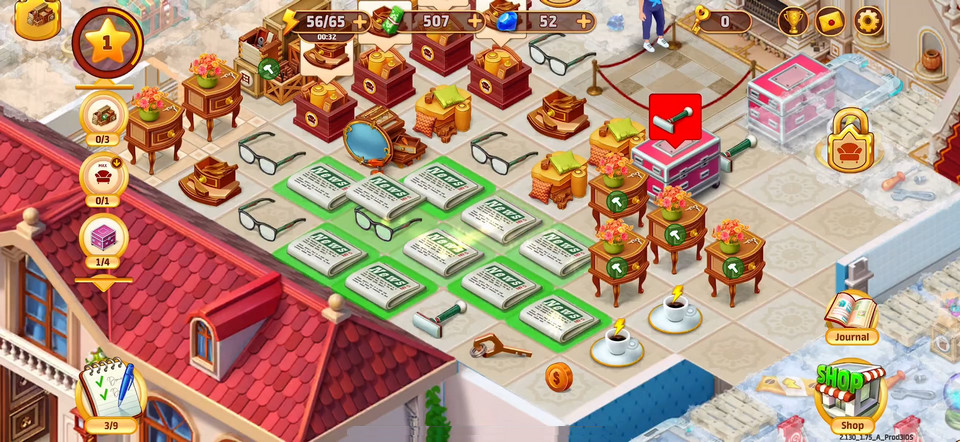This screenshot has height=442, width=960.
Task: Open the Shop
Action: (x=850, y=393)
